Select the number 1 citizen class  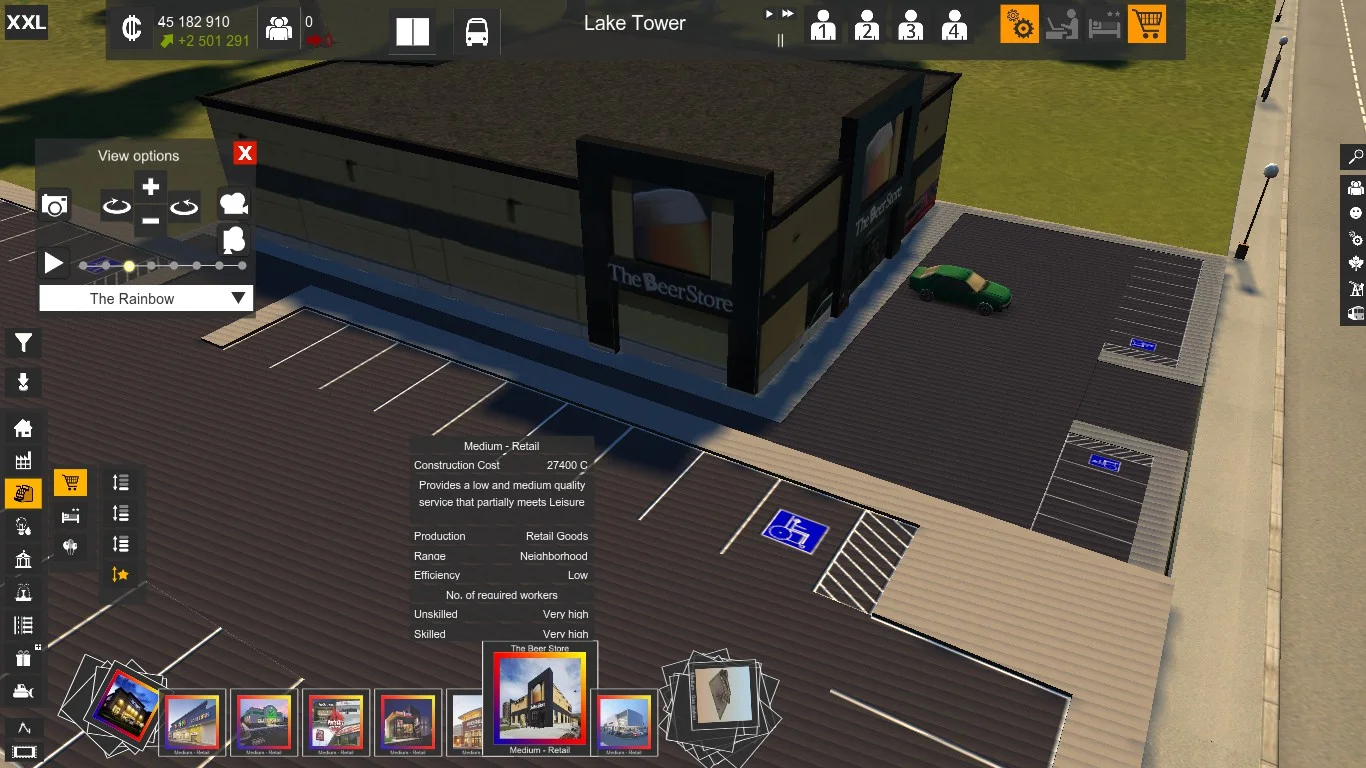point(823,25)
